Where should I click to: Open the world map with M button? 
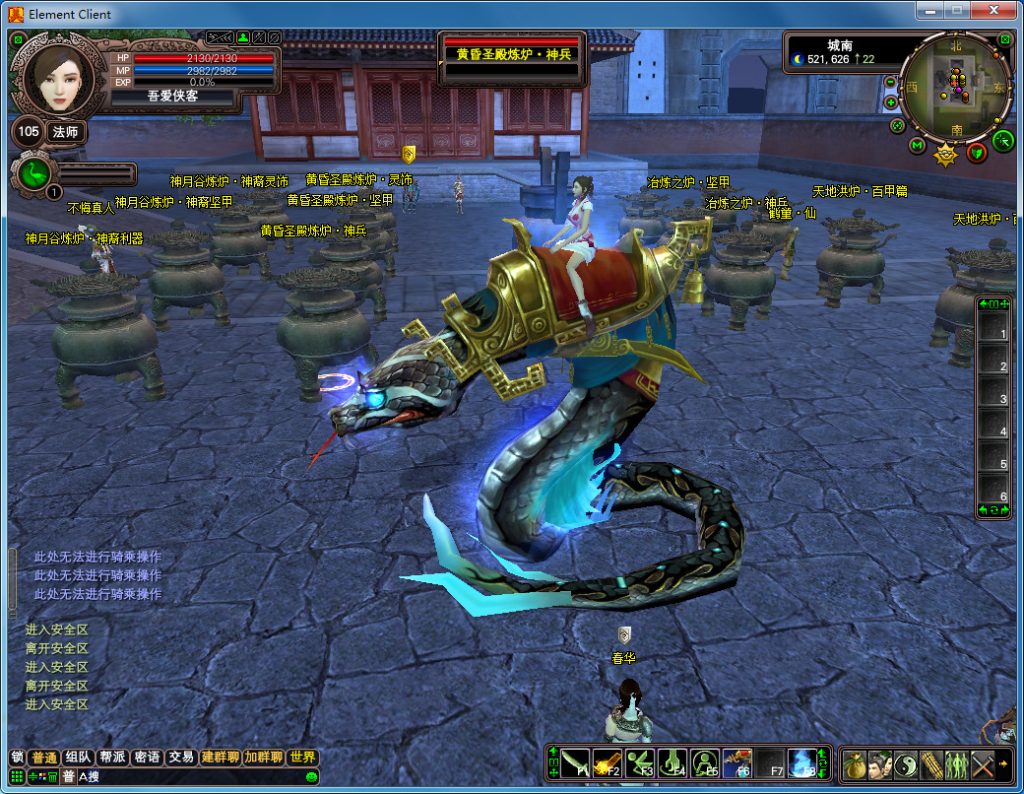917,146
